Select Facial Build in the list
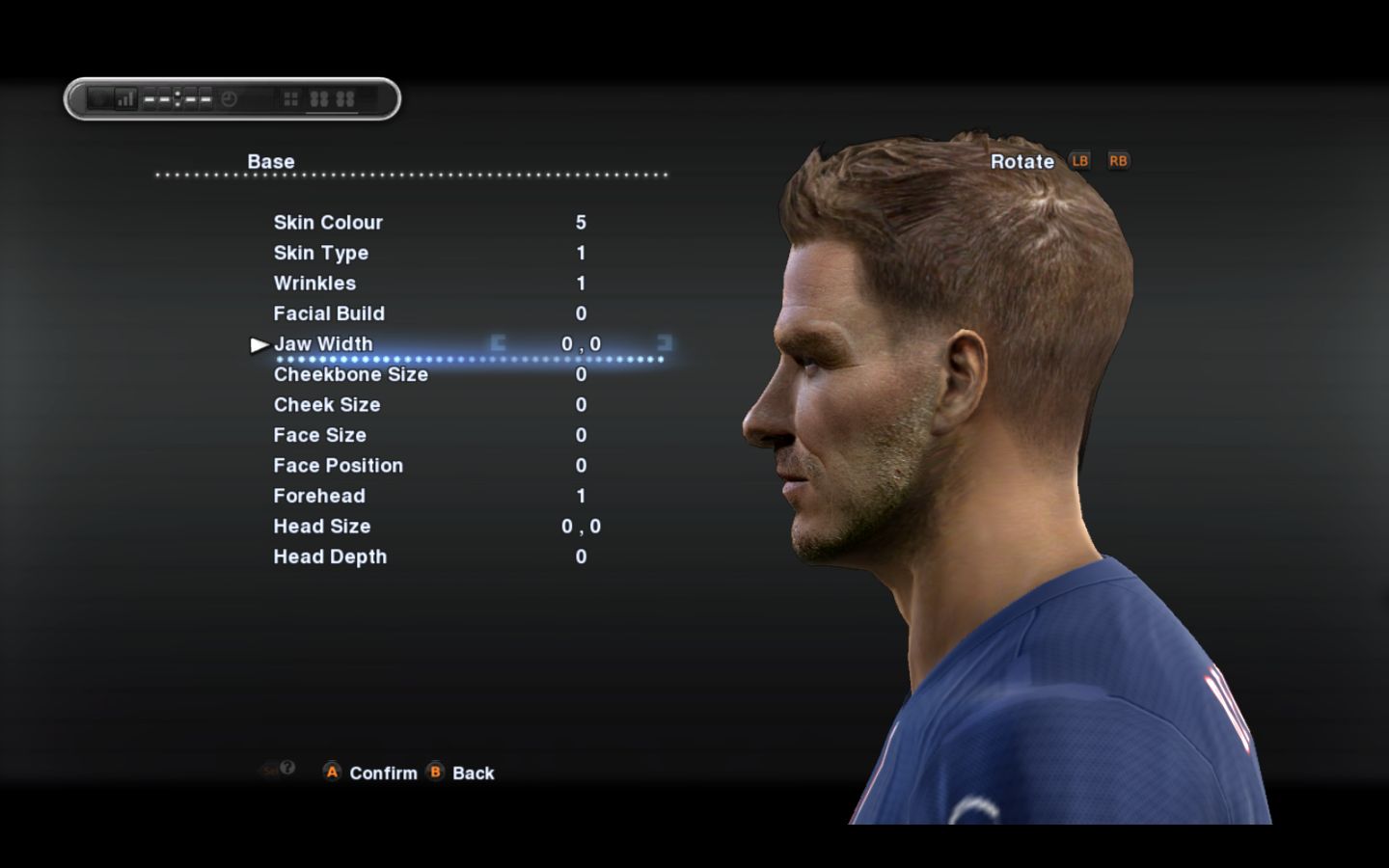The width and height of the screenshot is (1389, 868). click(x=329, y=313)
